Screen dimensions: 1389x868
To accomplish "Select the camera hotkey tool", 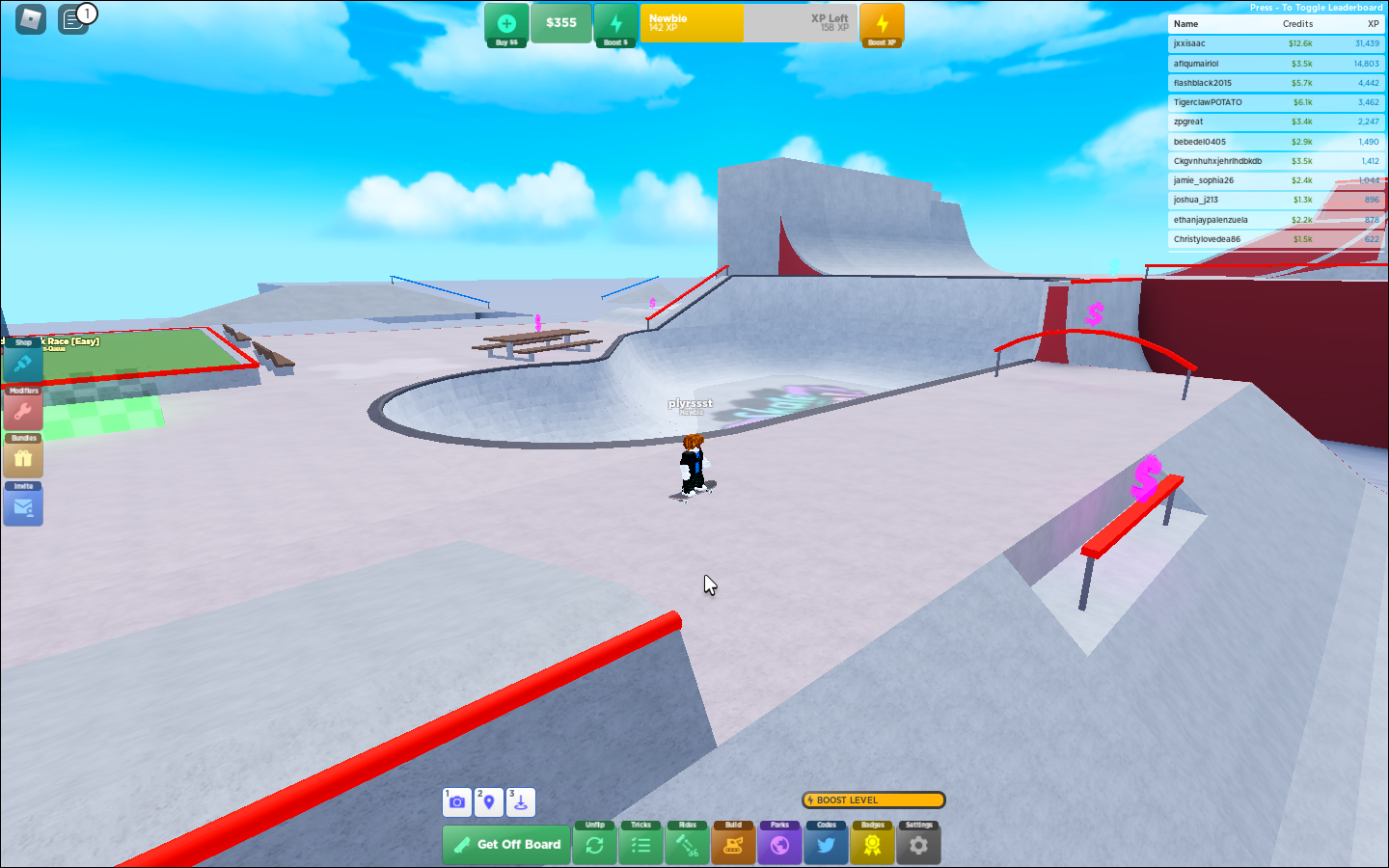I will pos(456,801).
